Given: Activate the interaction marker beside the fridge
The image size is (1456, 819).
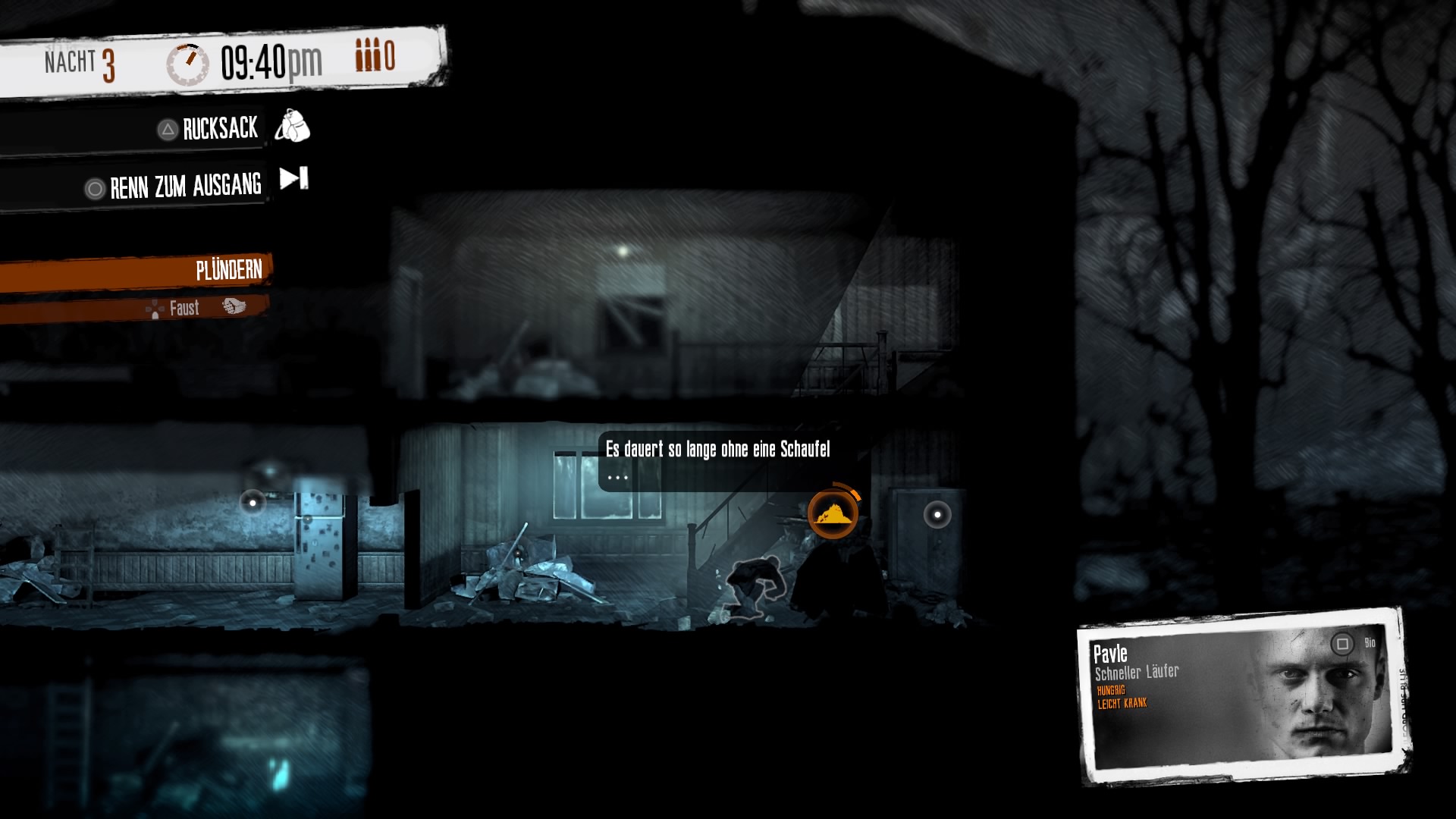Looking at the screenshot, I should (x=253, y=502).
